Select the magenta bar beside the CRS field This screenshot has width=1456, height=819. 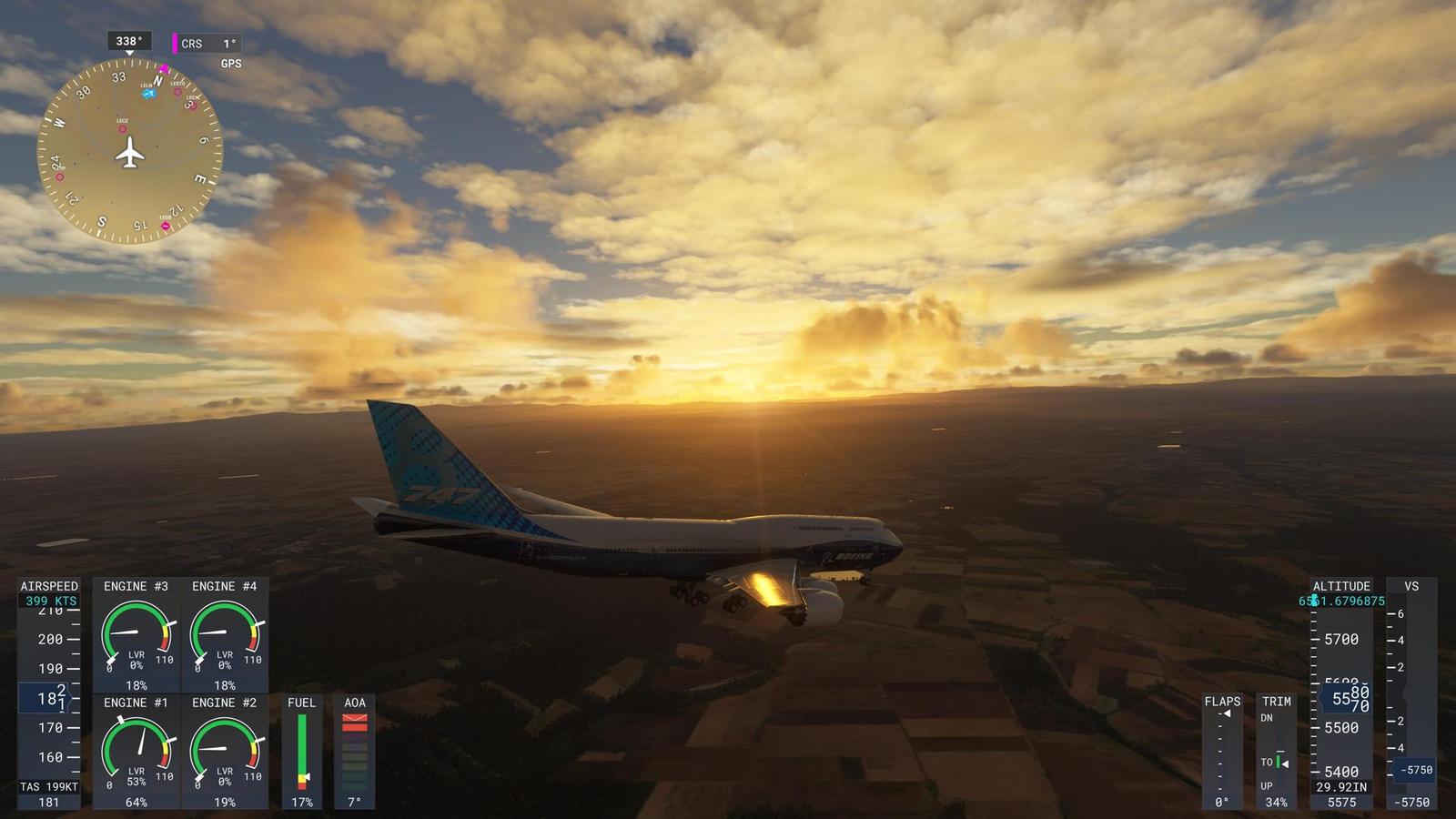175,43
